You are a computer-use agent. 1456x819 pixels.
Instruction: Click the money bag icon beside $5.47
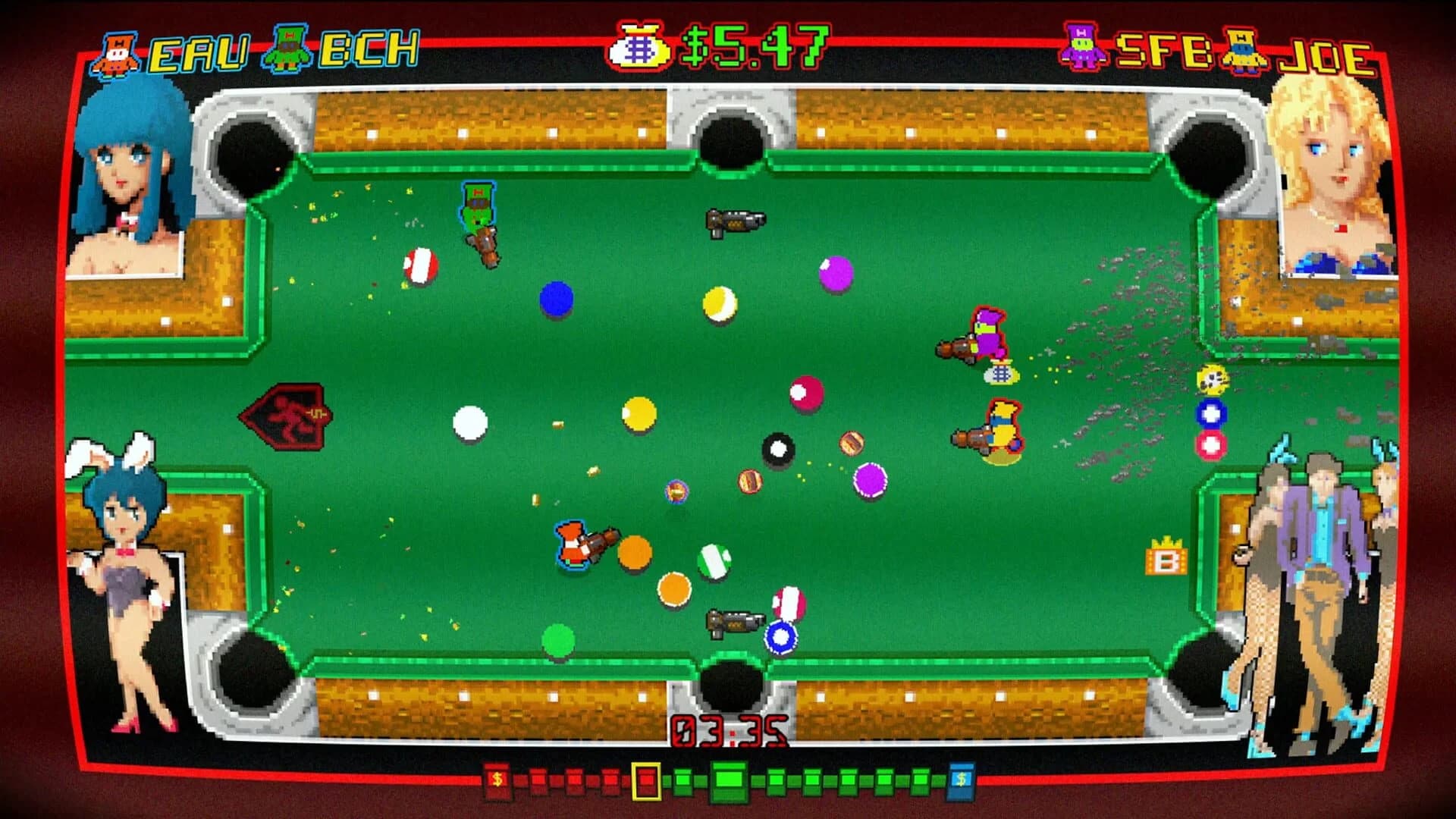641,44
